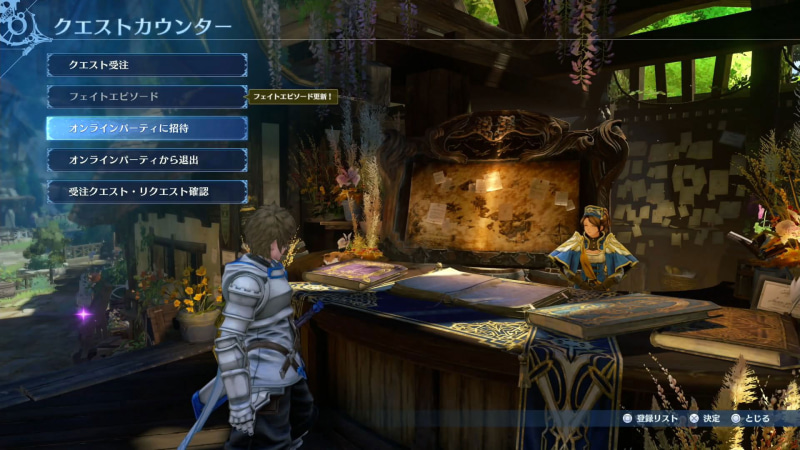Image resolution: width=800 pixels, height=450 pixels.
Task: Select フェイトエピソード menu entry
Action: (146, 97)
